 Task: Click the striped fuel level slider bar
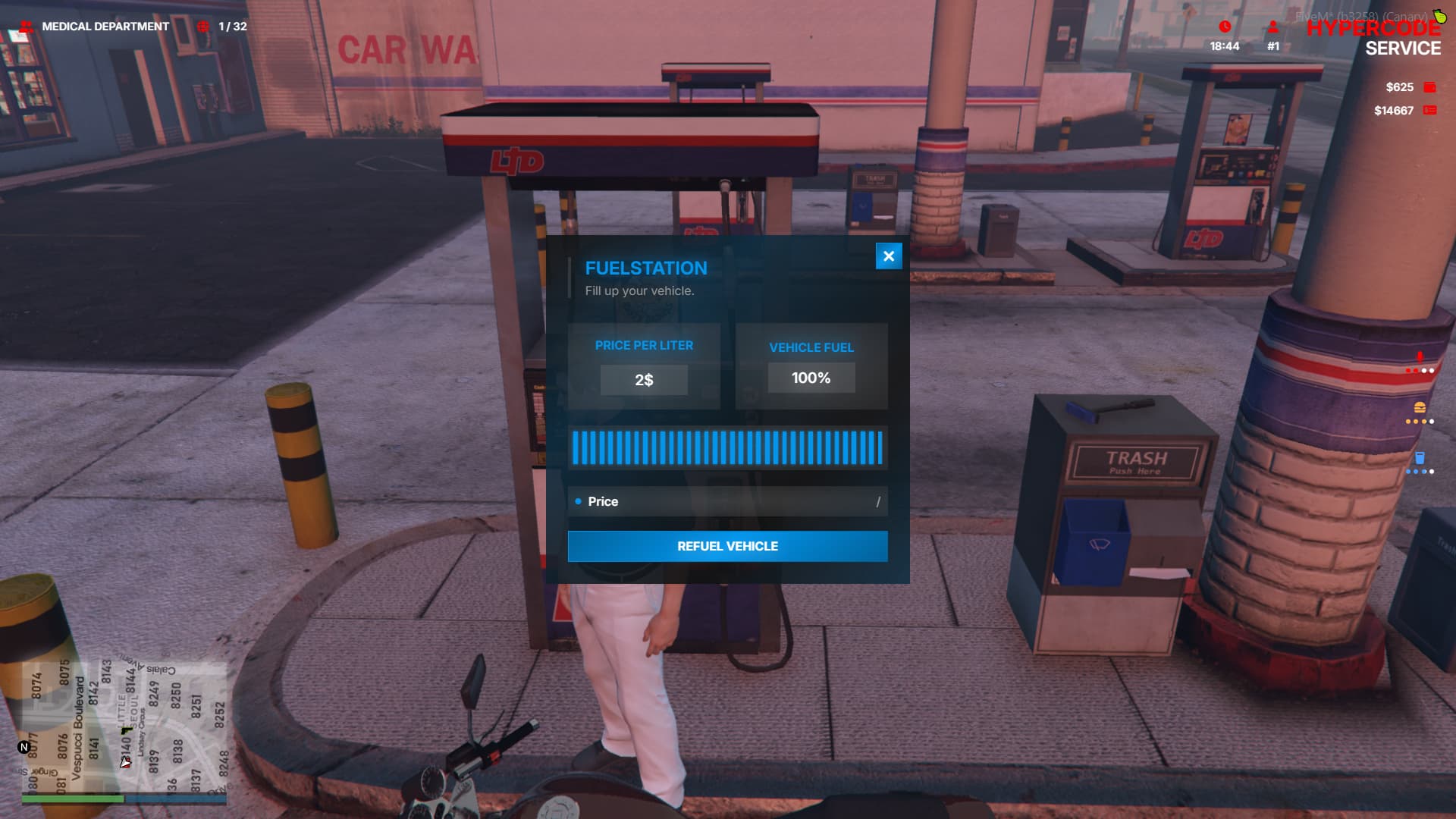tap(727, 449)
